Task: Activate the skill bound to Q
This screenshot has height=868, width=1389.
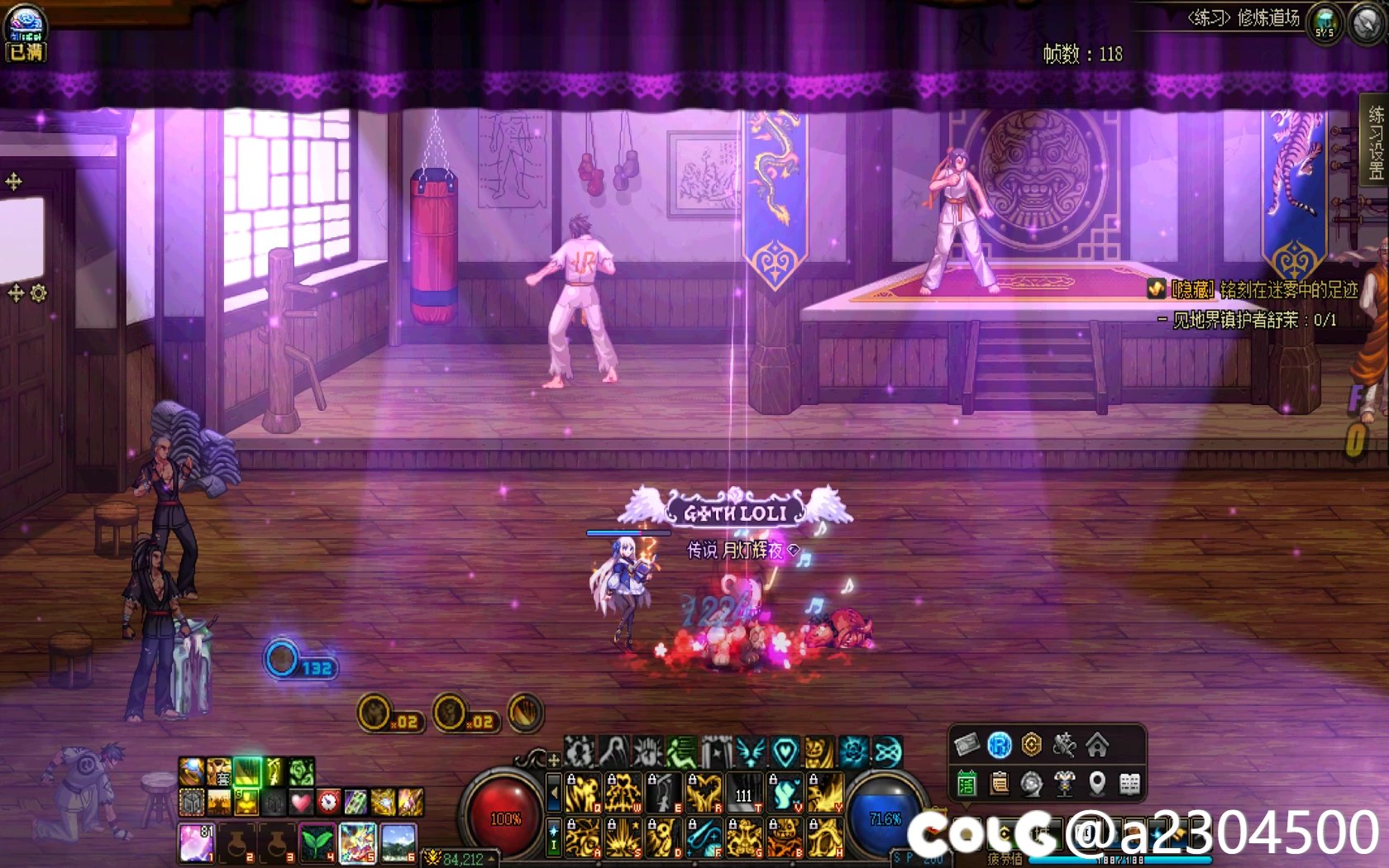Action: click(x=582, y=794)
